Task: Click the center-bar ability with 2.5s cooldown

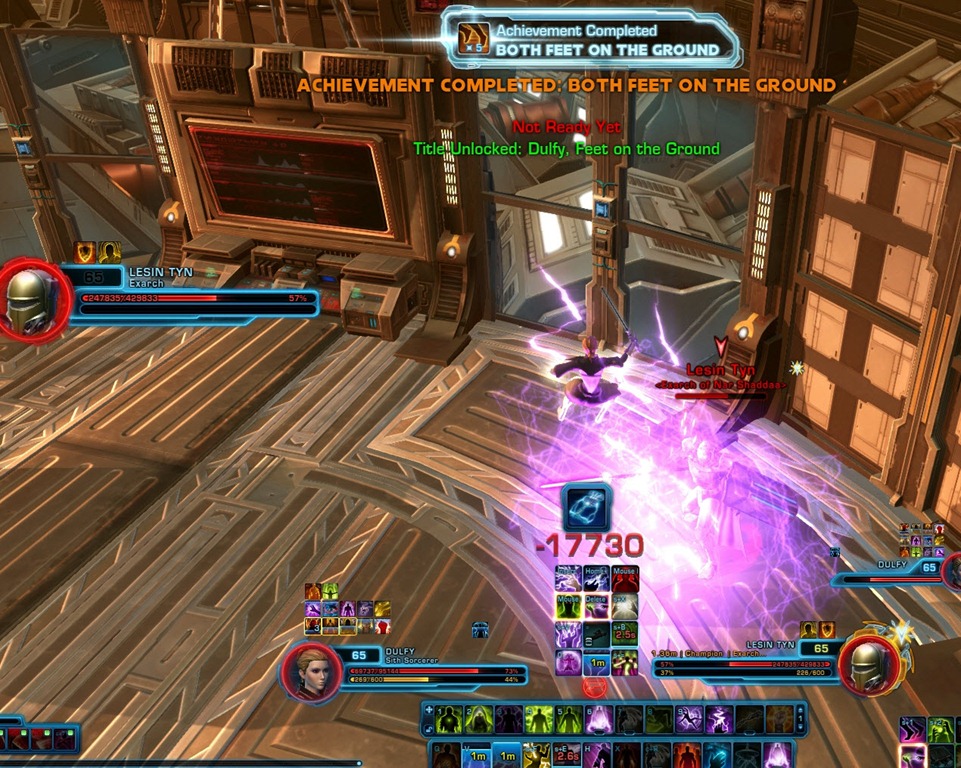Action: pyautogui.click(x=624, y=635)
